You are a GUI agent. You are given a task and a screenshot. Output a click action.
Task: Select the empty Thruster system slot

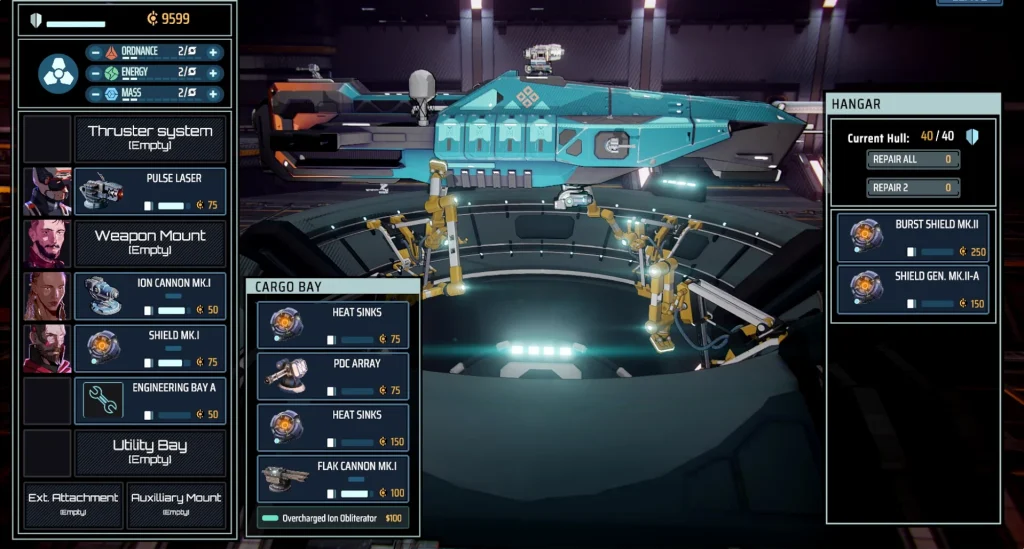[150, 138]
